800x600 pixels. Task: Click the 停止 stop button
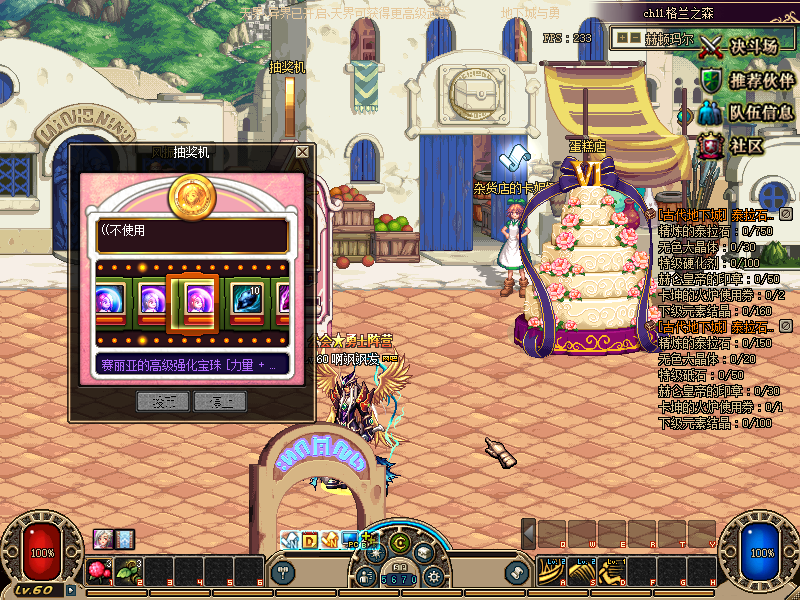219,401
